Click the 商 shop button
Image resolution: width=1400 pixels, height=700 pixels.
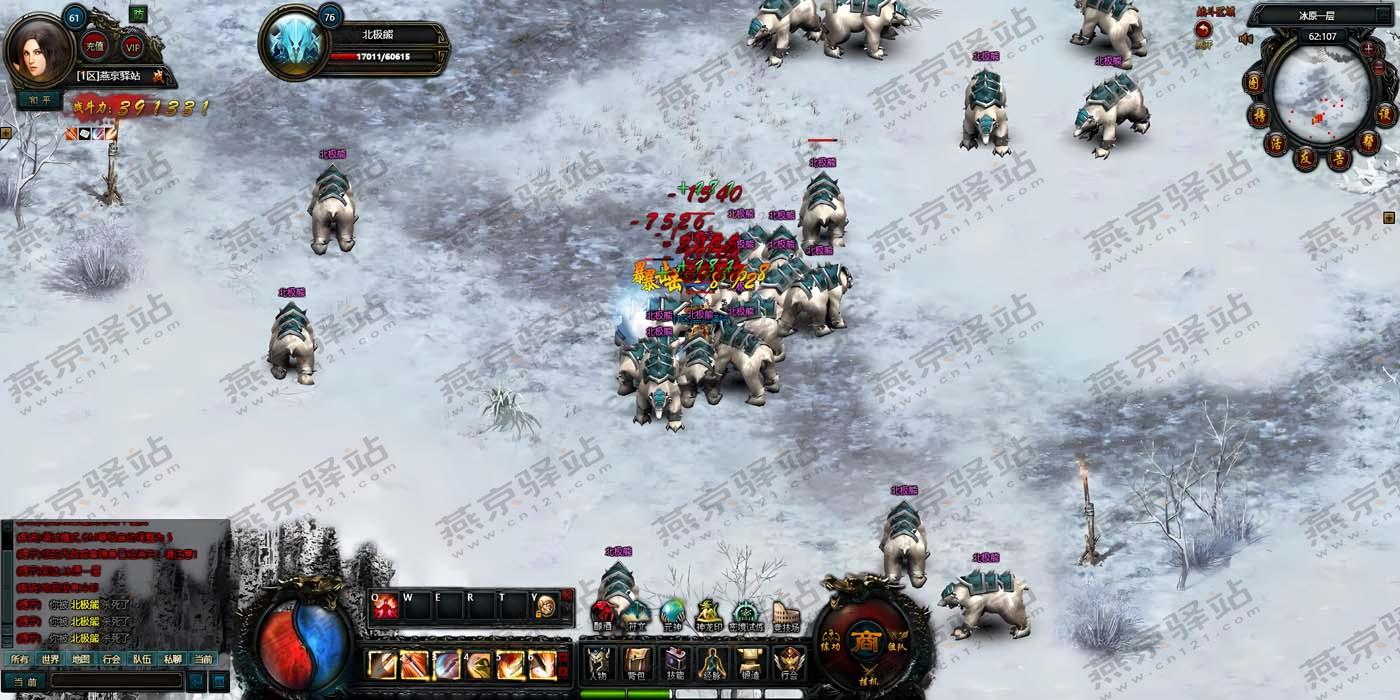point(863,641)
